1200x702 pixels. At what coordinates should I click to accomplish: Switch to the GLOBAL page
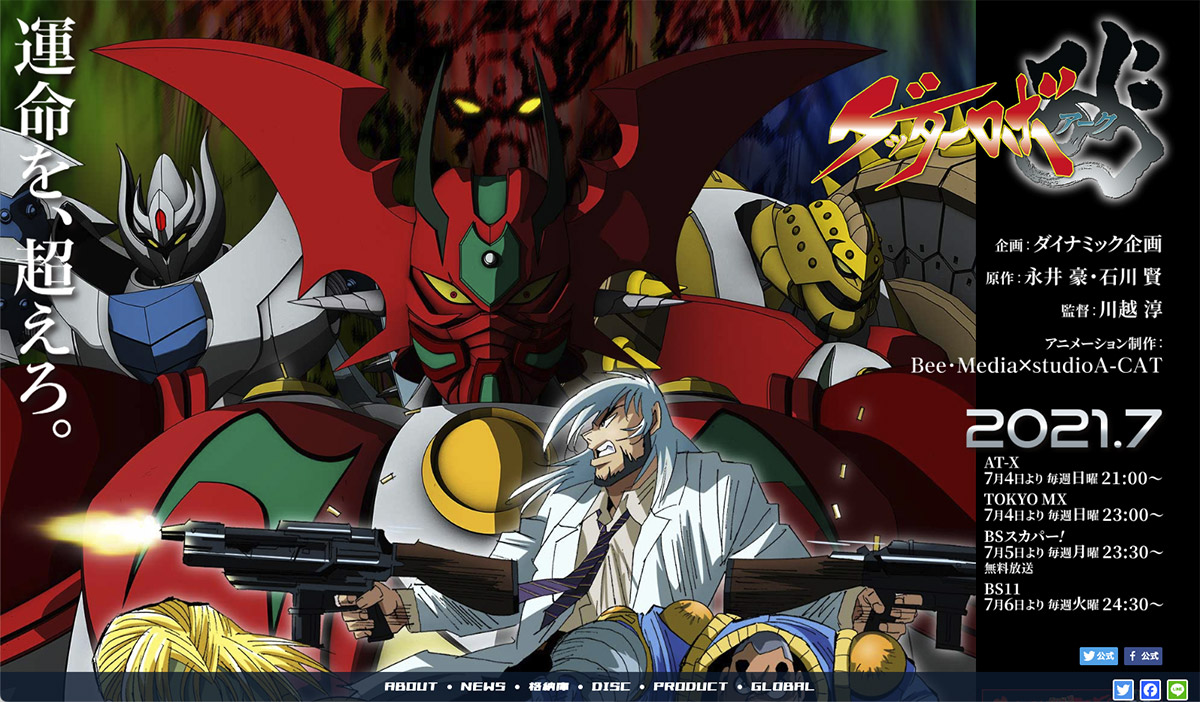[x=782, y=686]
